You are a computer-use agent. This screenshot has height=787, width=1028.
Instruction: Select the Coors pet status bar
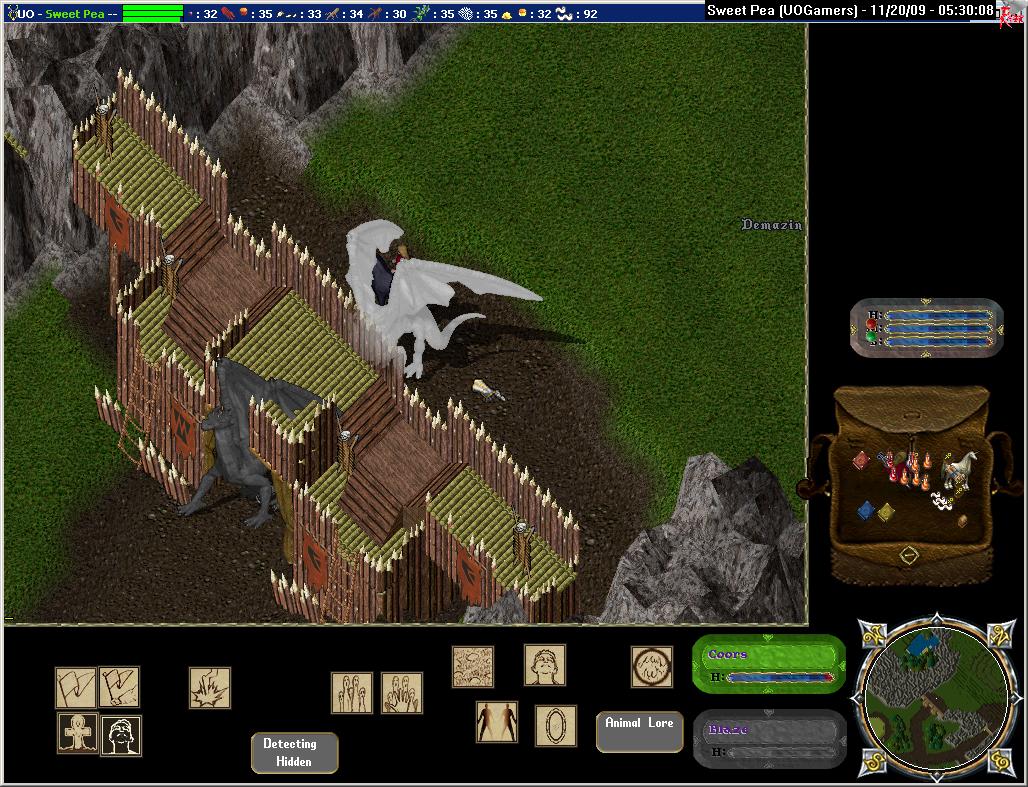pyautogui.click(x=768, y=665)
